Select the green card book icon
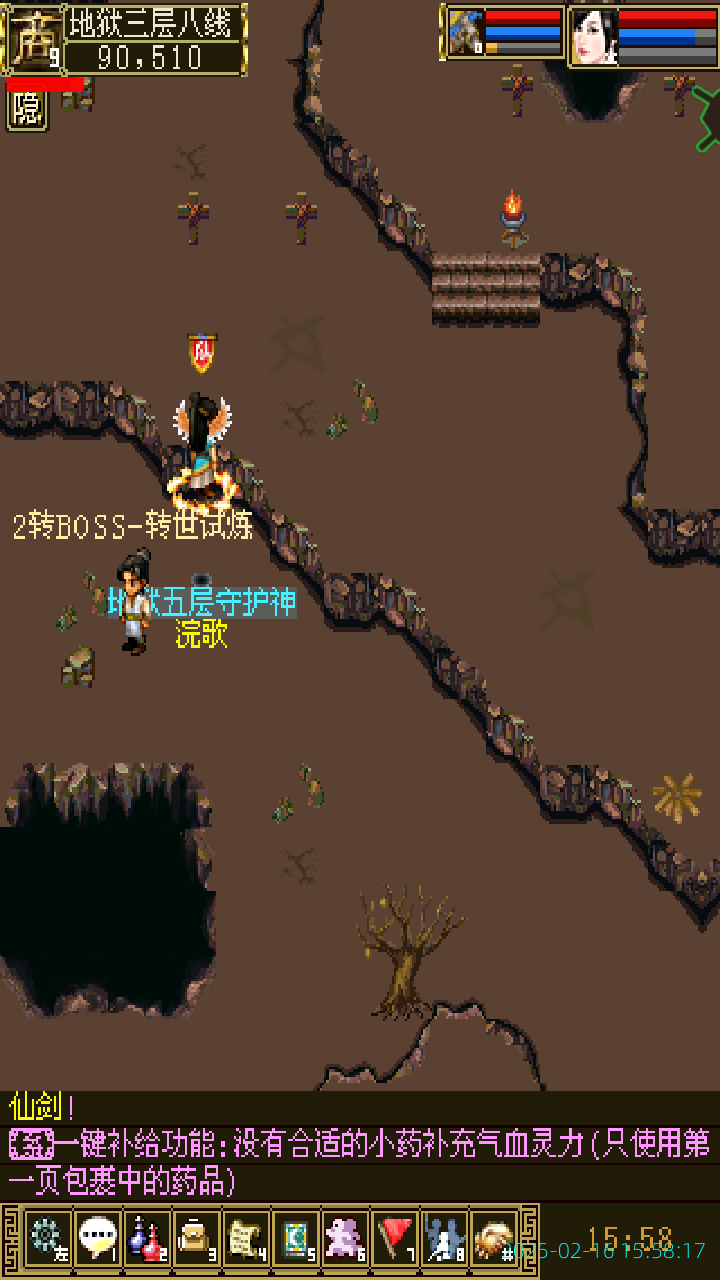Image resolution: width=720 pixels, height=1280 pixels. coord(296,1237)
